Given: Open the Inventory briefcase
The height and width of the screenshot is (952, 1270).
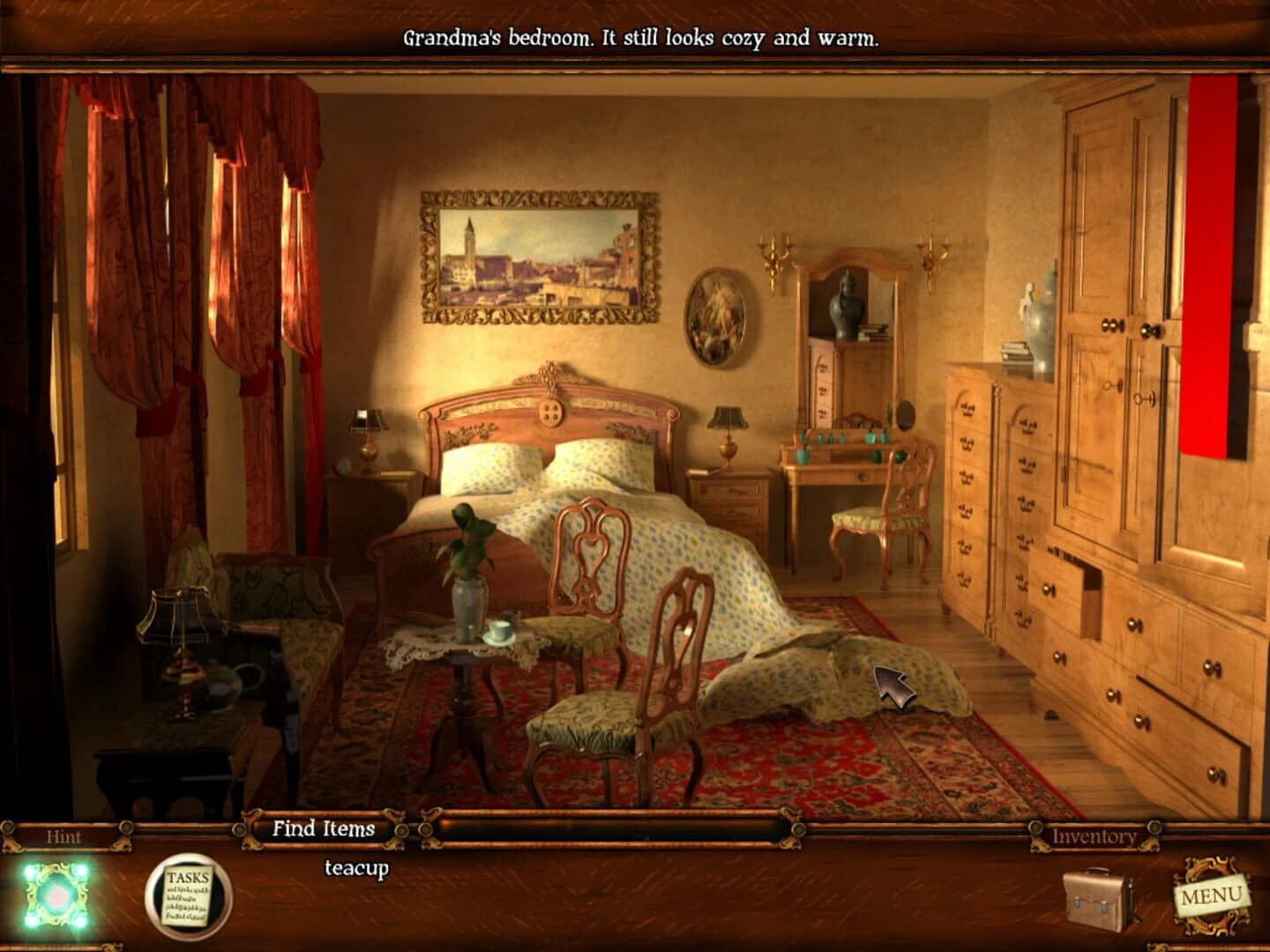Looking at the screenshot, I should pos(1096,899).
